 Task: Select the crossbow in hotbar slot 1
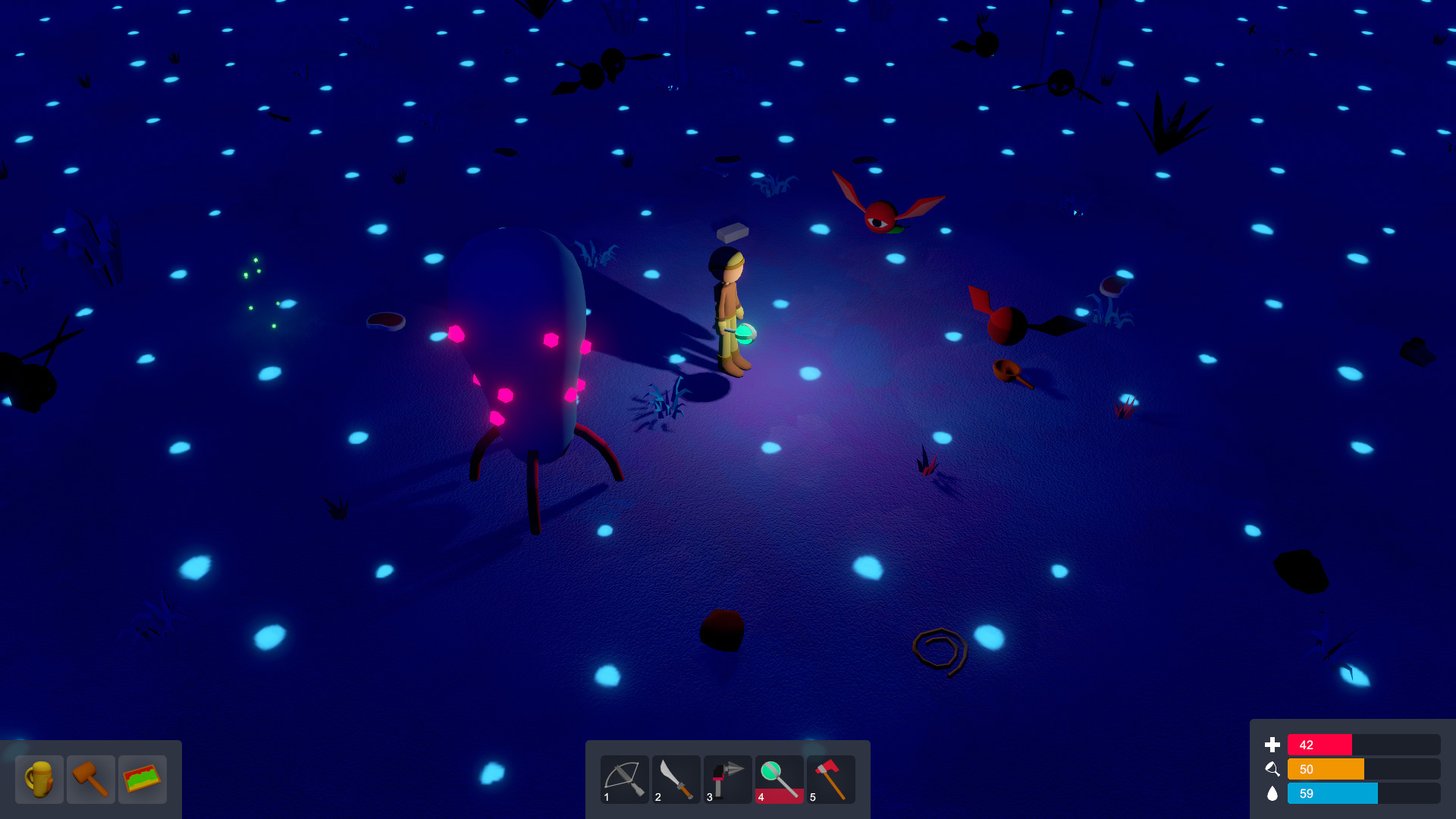[624, 779]
